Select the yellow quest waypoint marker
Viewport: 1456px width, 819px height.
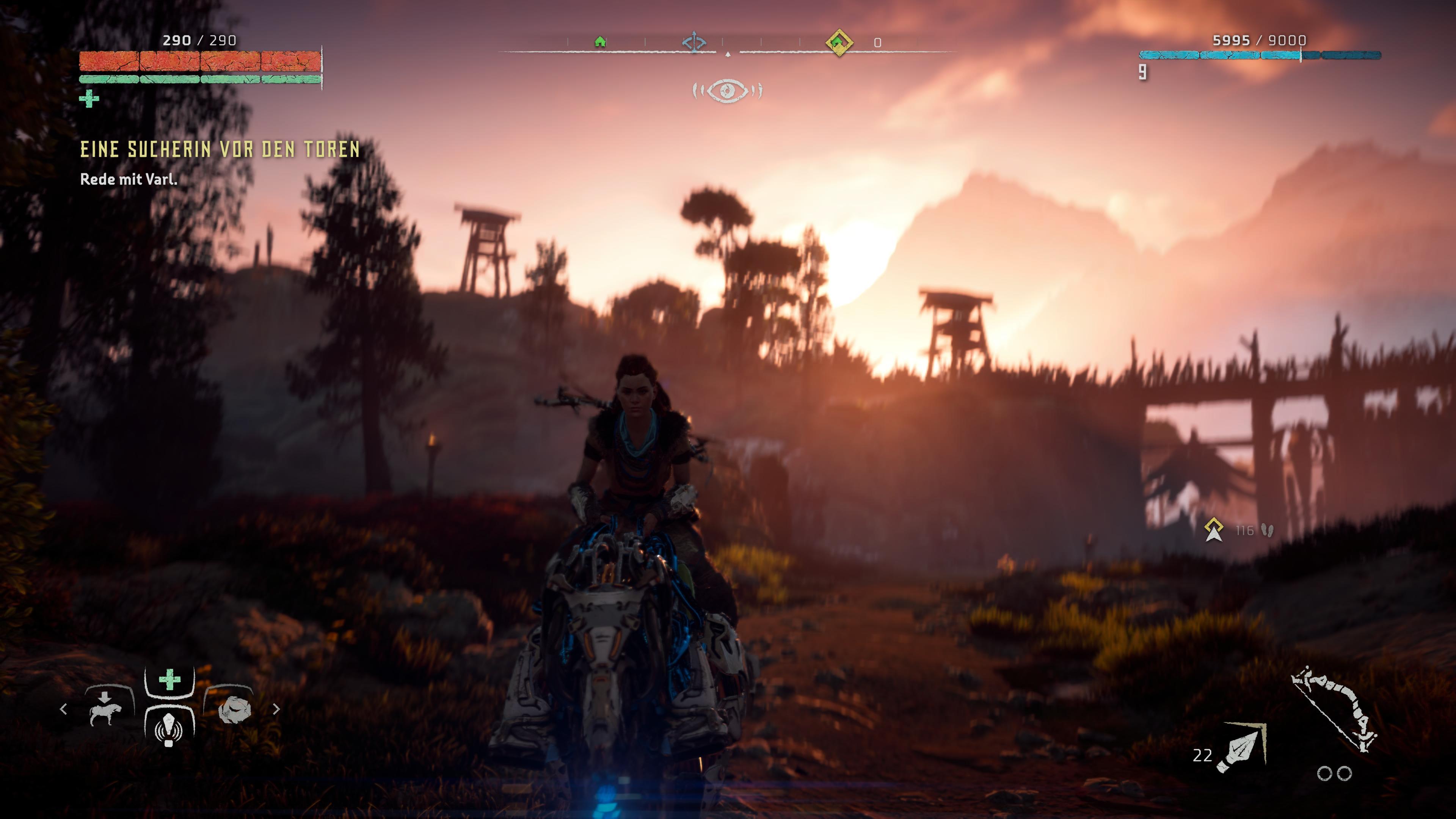[1213, 530]
